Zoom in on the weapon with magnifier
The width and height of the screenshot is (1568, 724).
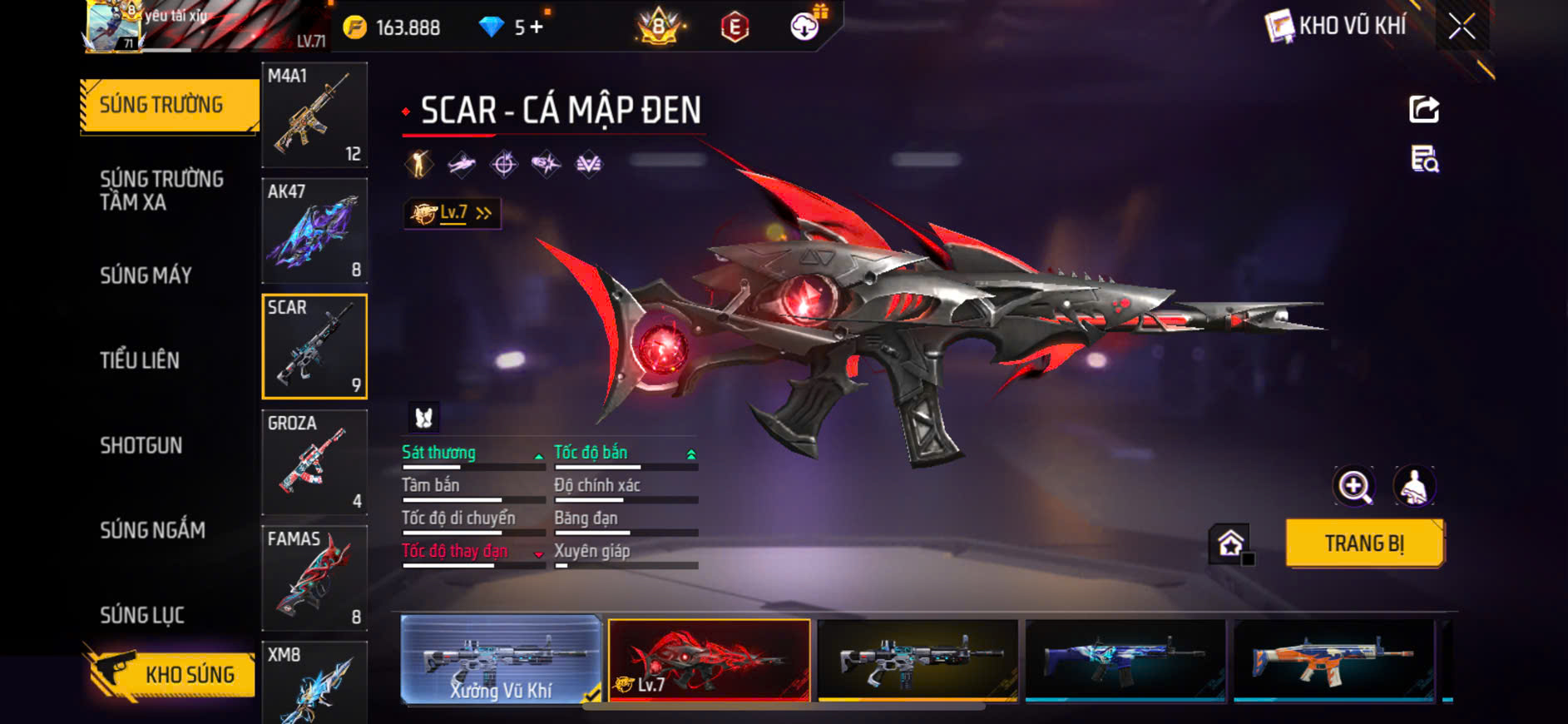(x=1354, y=487)
